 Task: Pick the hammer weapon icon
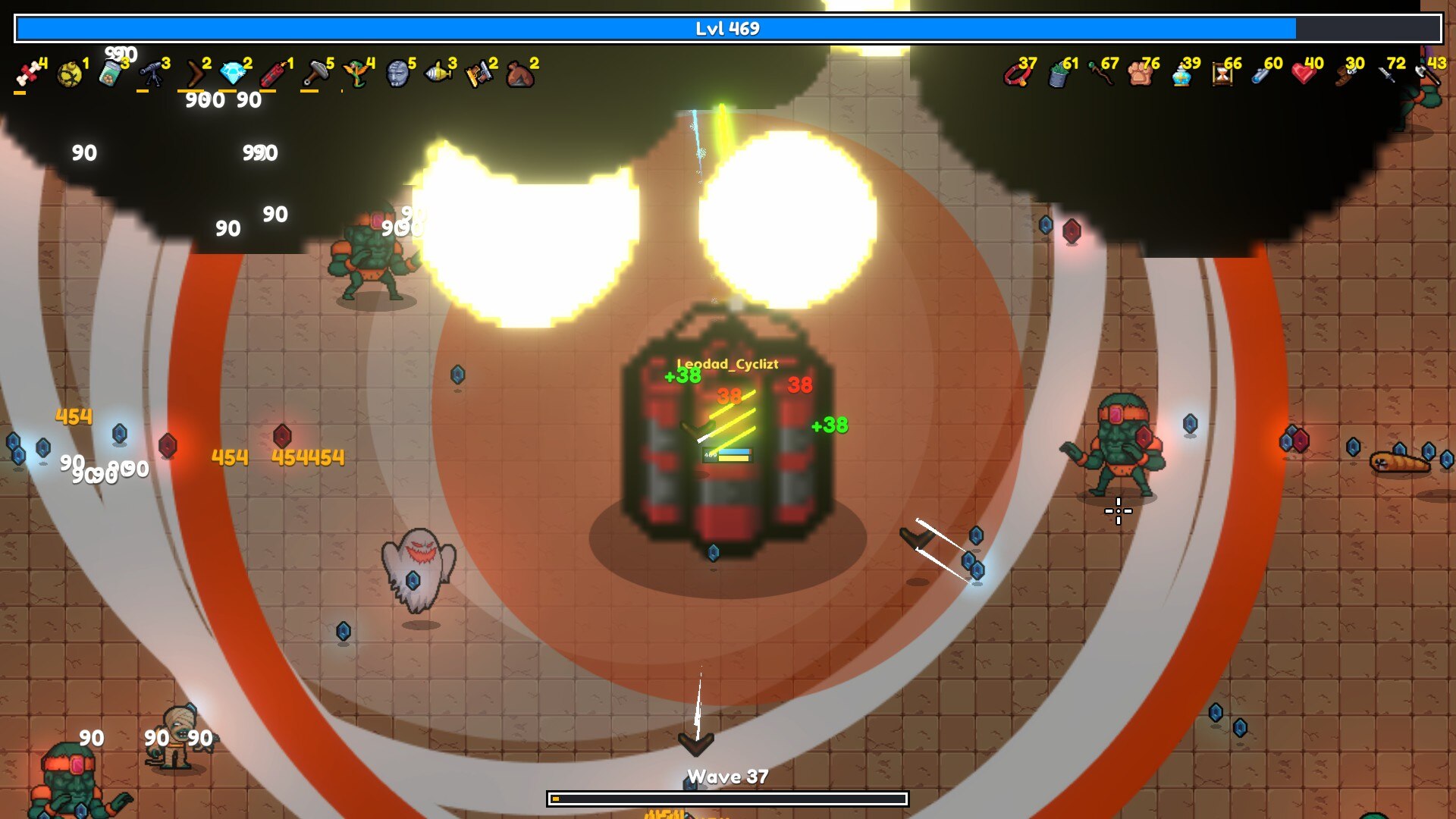tap(315, 74)
